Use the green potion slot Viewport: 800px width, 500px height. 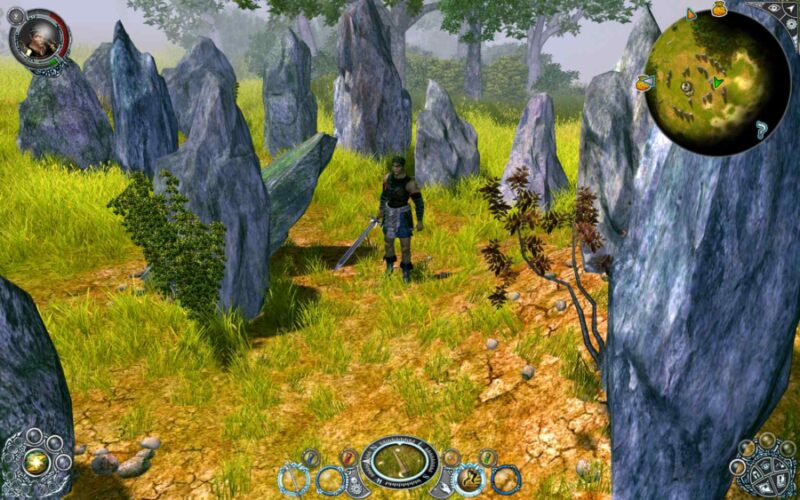[487, 458]
